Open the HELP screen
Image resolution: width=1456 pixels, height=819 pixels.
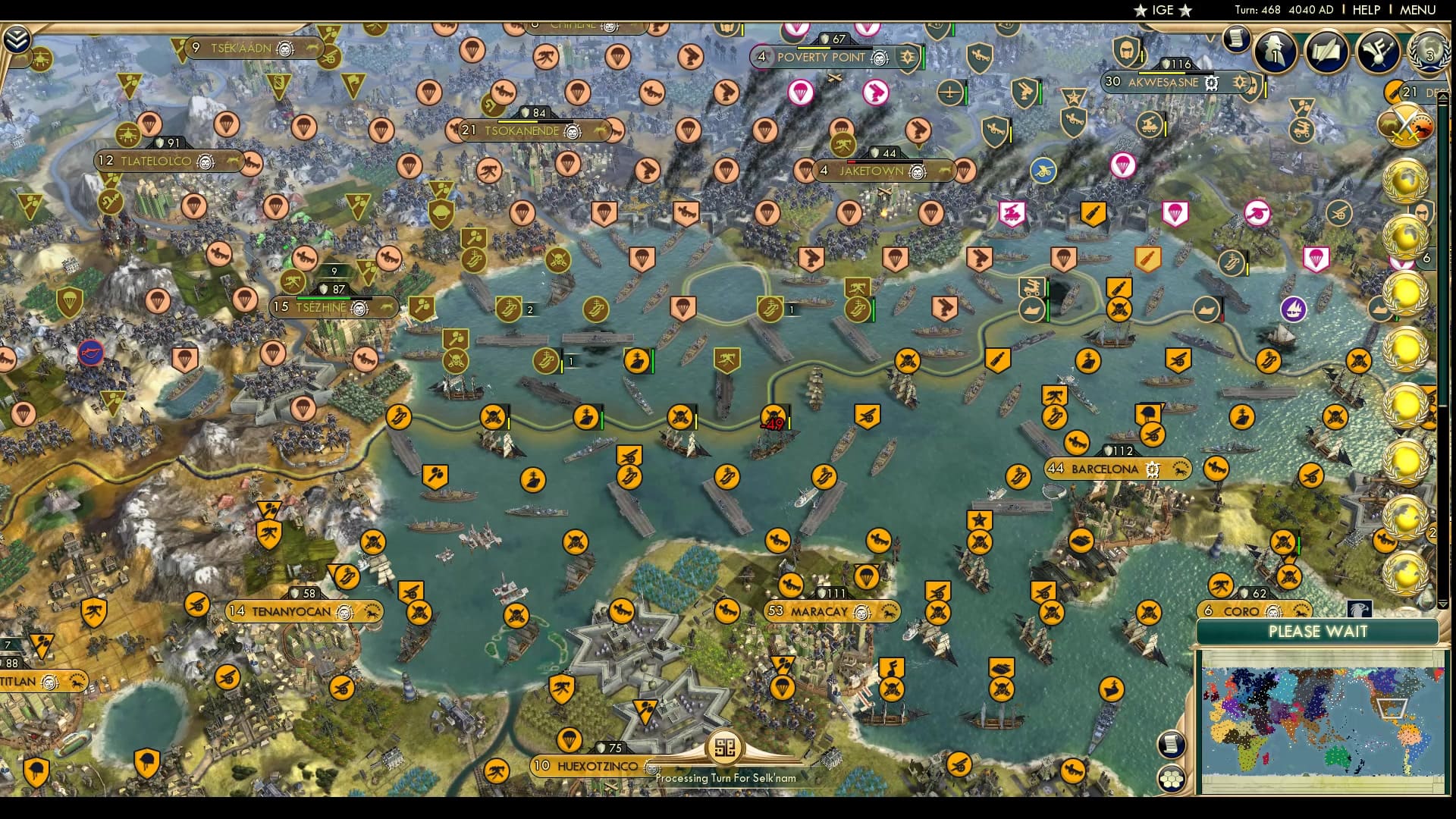pos(1365,10)
